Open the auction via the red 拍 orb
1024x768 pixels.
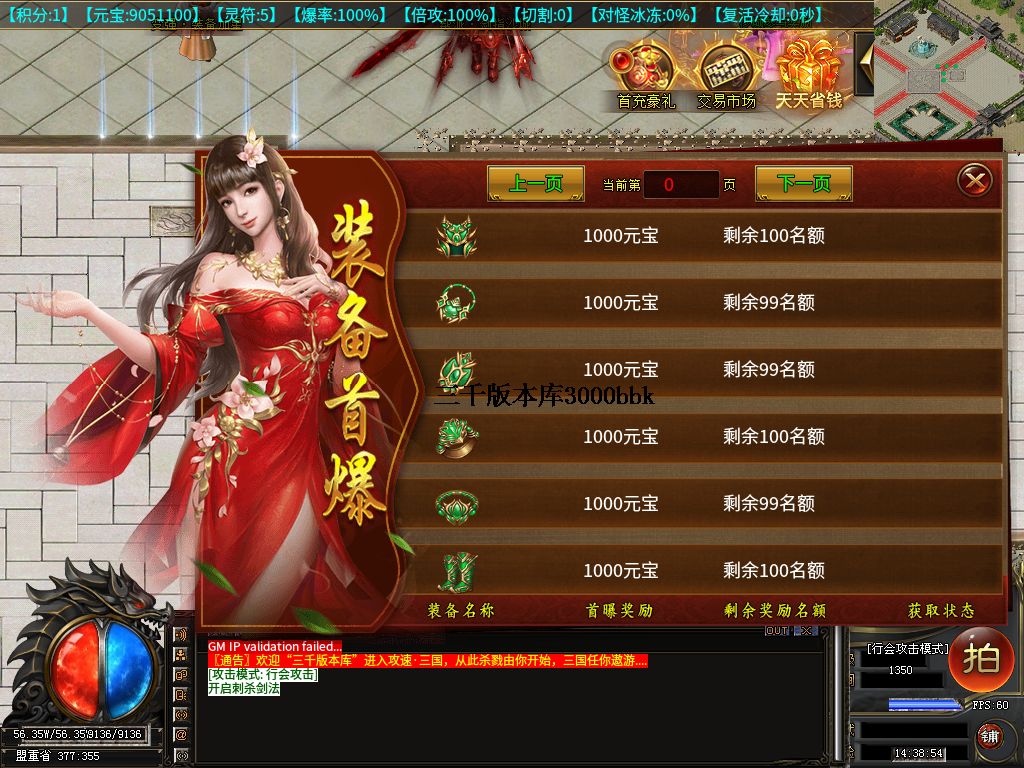(x=981, y=660)
